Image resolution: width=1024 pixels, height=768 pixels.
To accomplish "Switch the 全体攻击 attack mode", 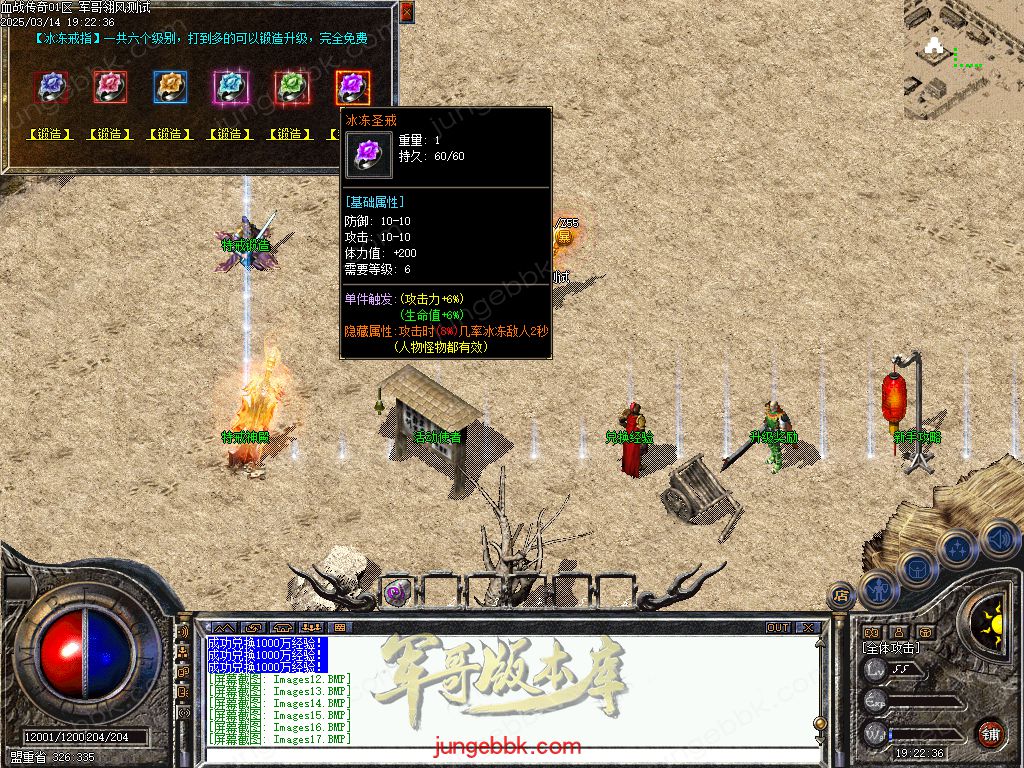I will coord(893,648).
